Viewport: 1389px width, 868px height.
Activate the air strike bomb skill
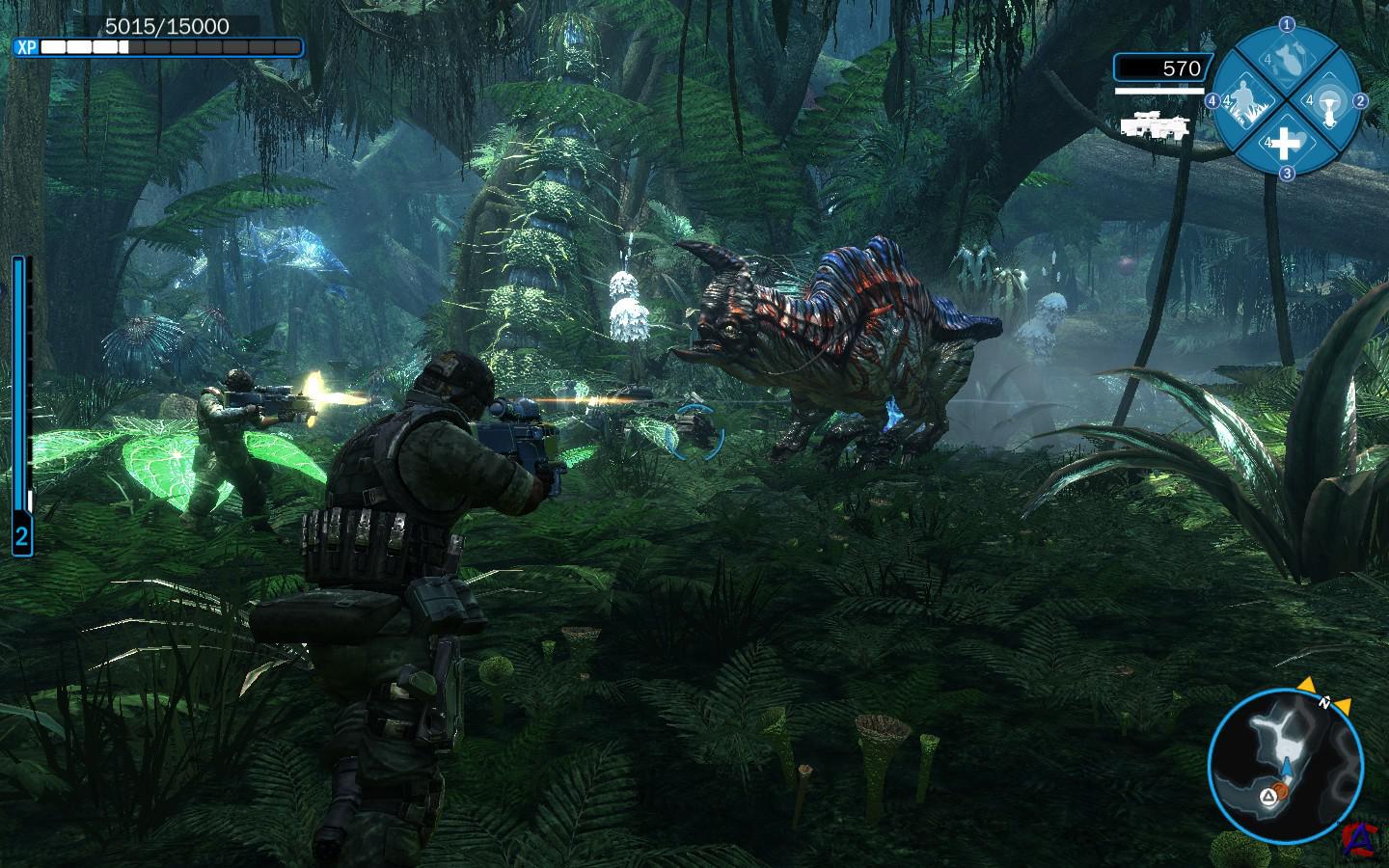point(1286,59)
